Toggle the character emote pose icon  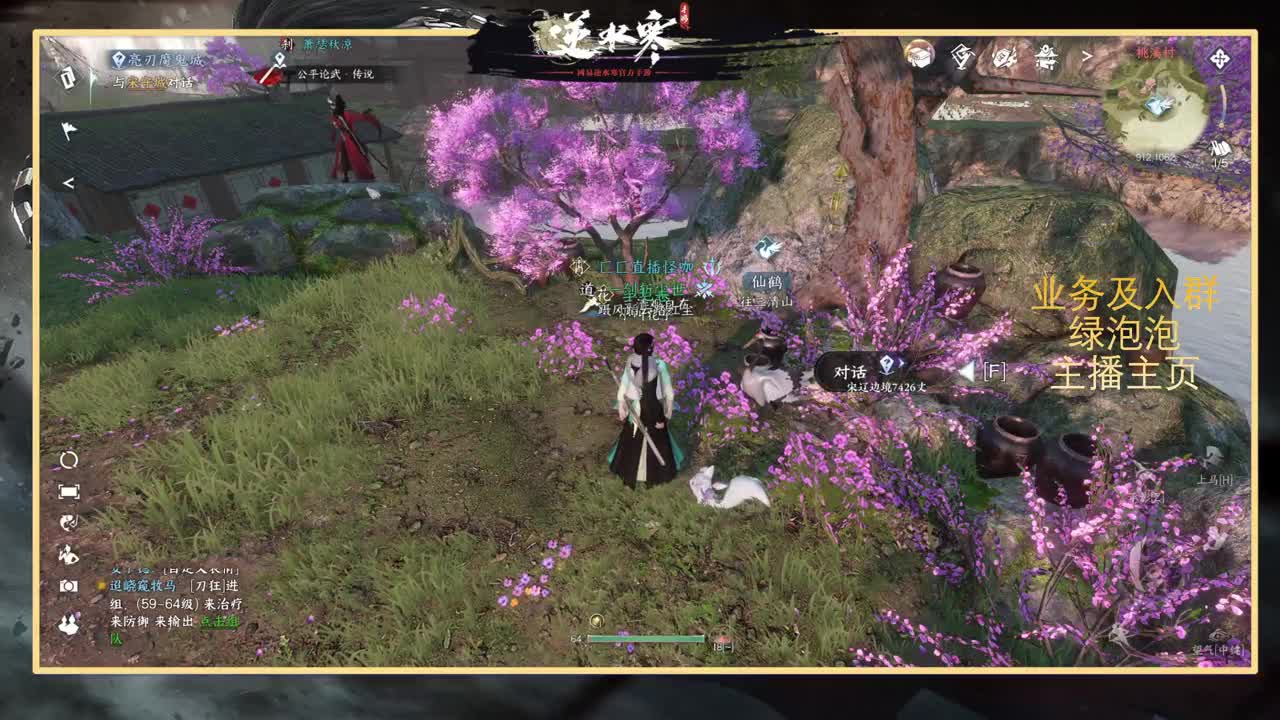[68, 552]
